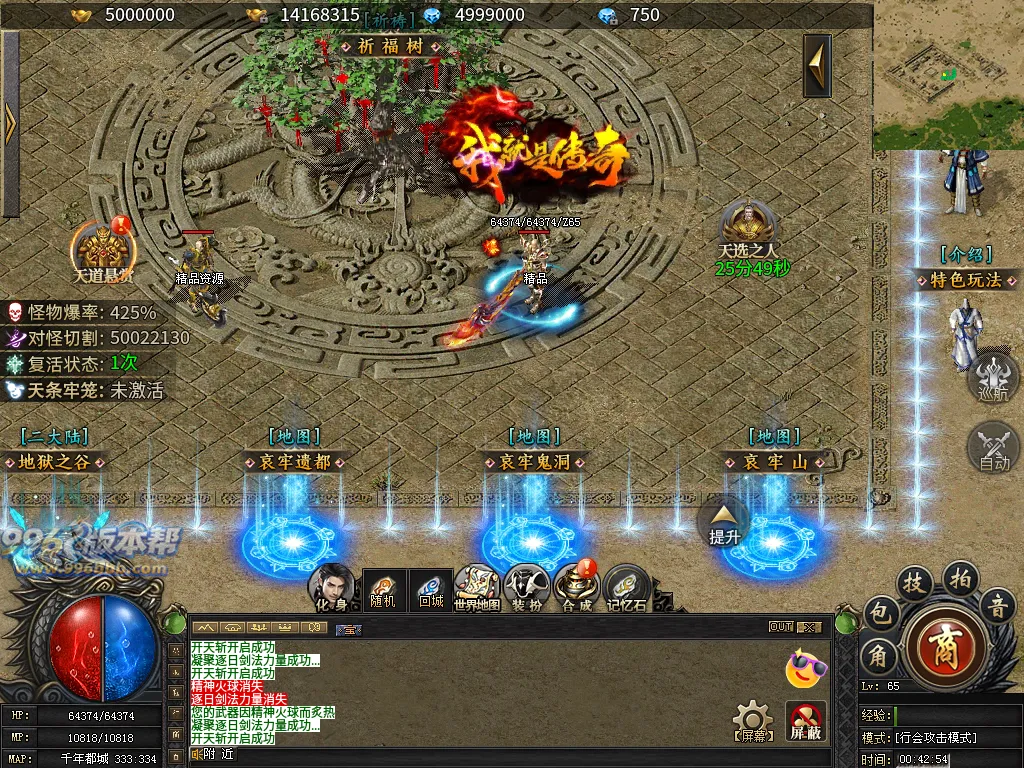Open the 角 character sheet
Viewport: 1024px width, 768px height.
click(878, 656)
